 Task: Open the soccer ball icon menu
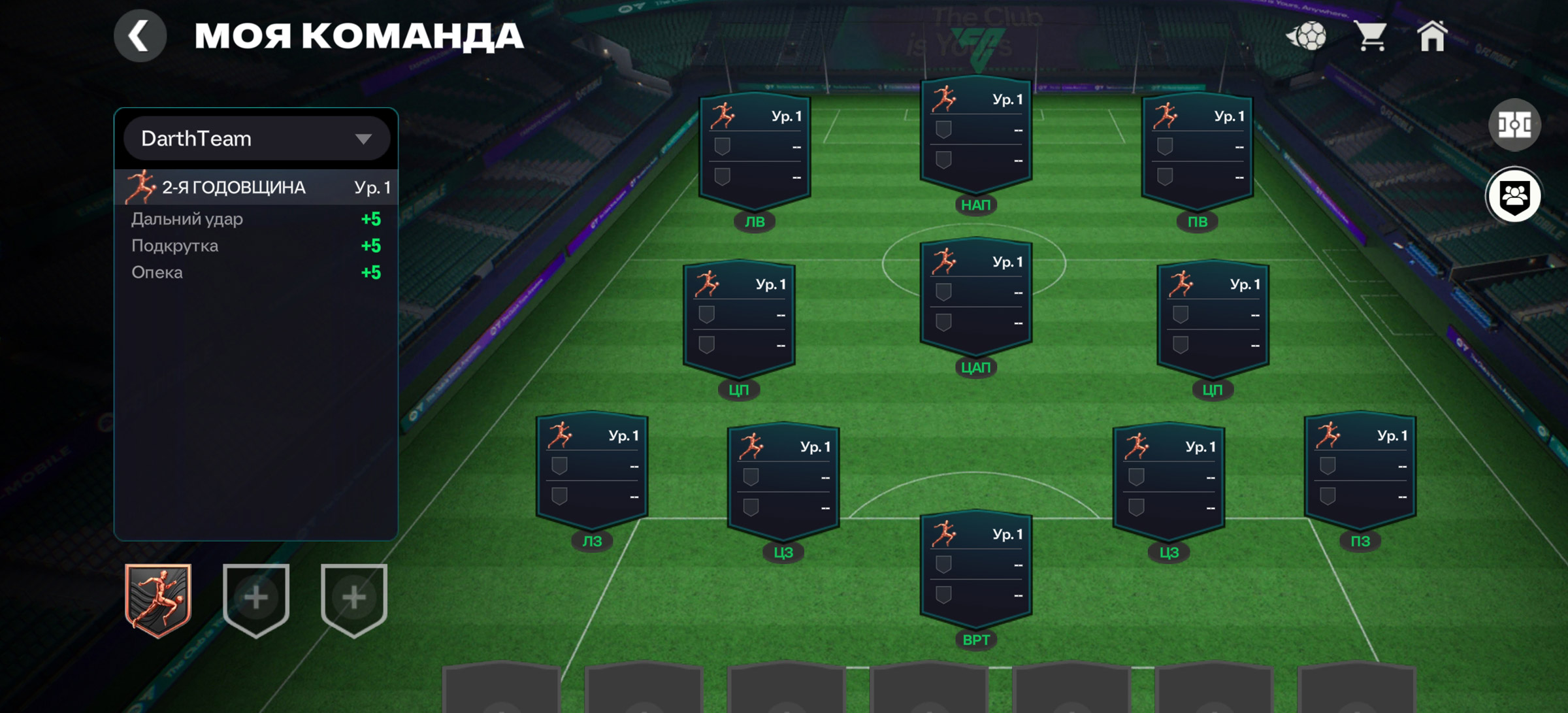click(x=1307, y=36)
